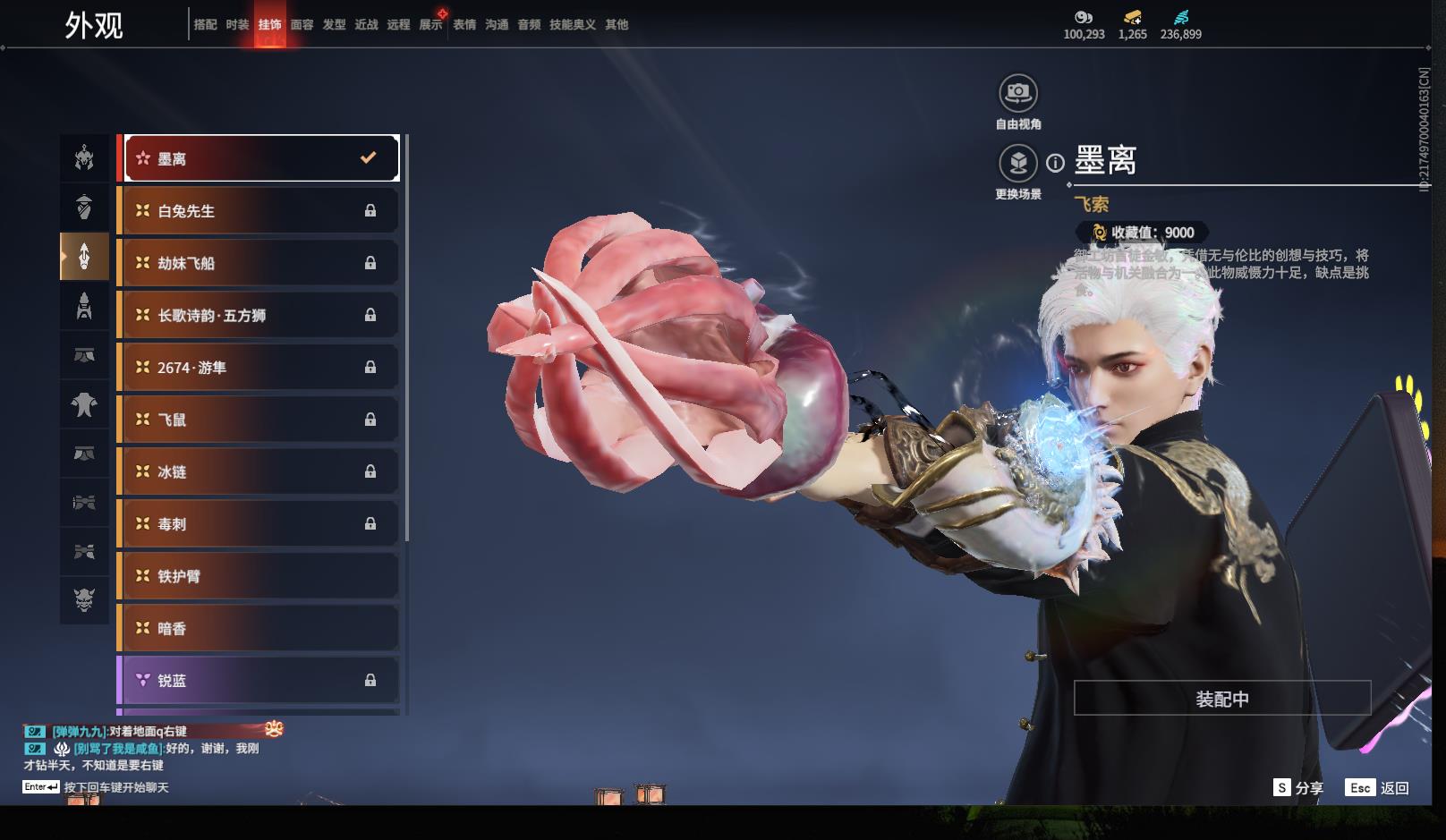
Task: Pick the 长歌诗韵·五方狮 item
Action: (x=259, y=315)
